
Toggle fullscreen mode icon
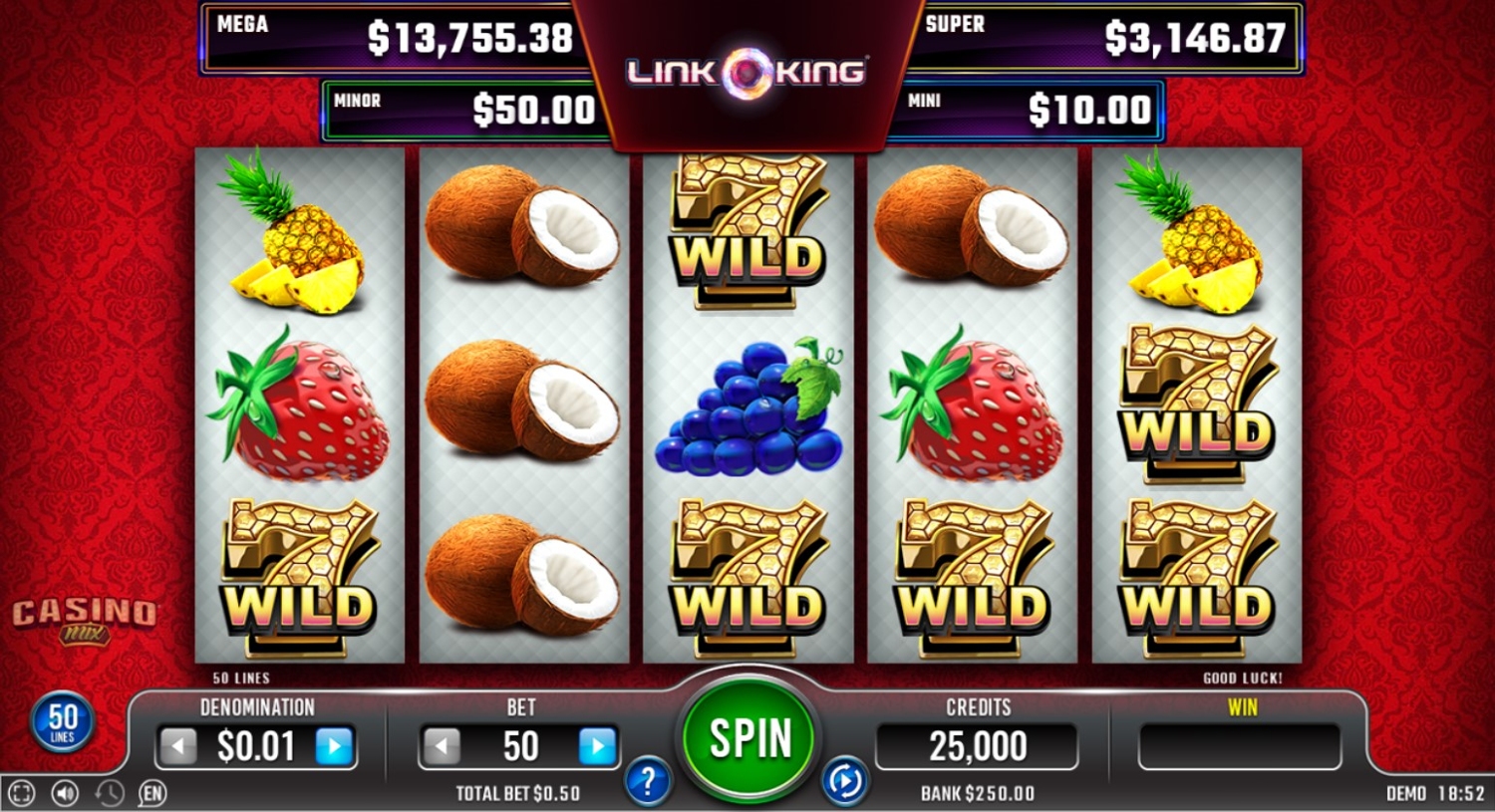coord(22,793)
